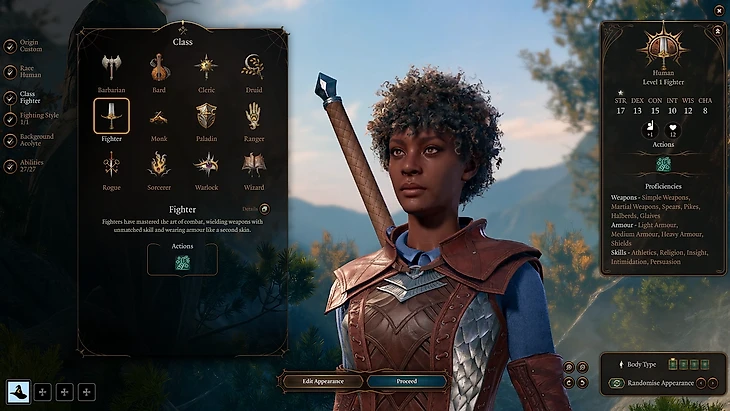
Task: Select the Druid class
Action: 253,68
